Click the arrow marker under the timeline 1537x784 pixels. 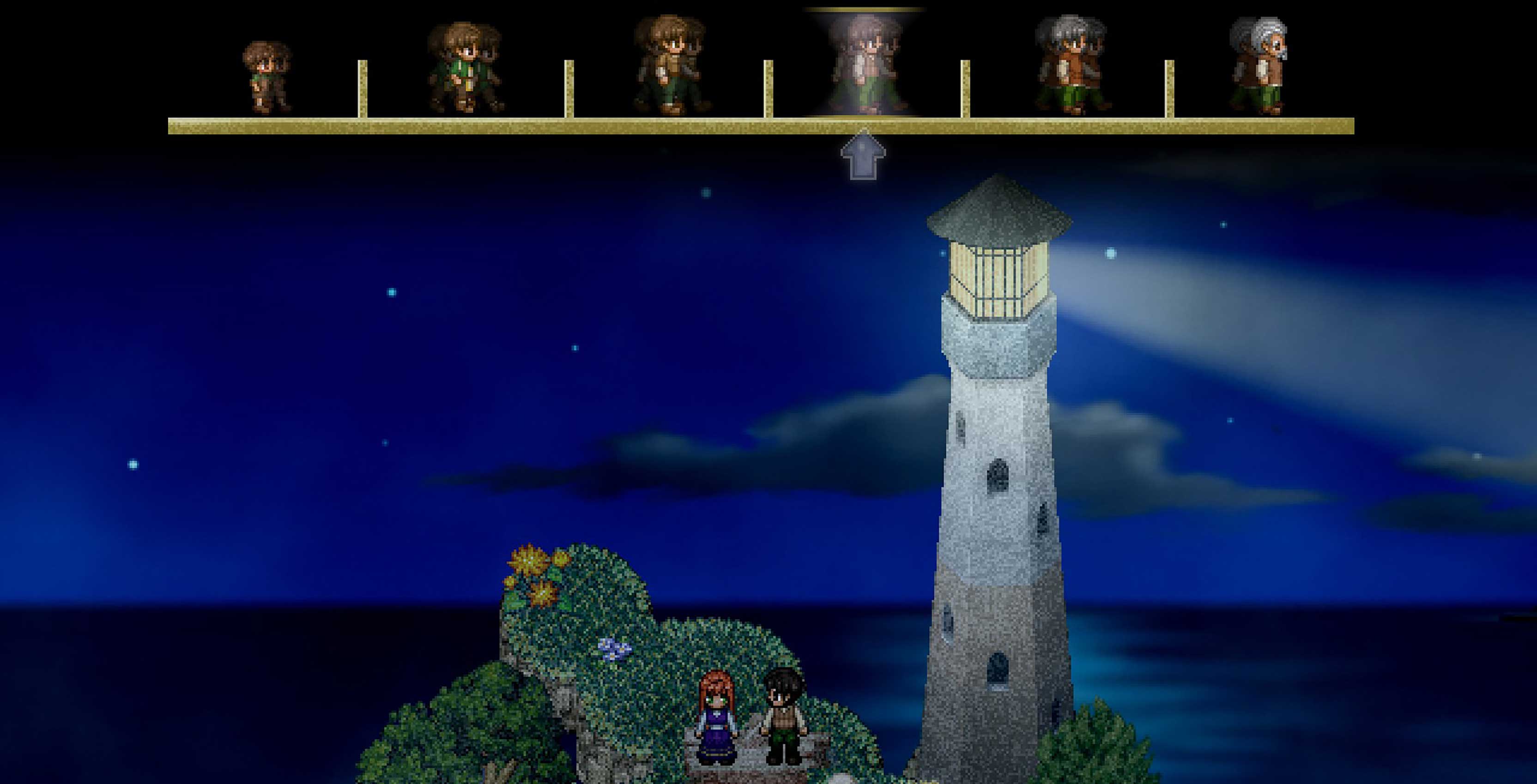click(863, 157)
